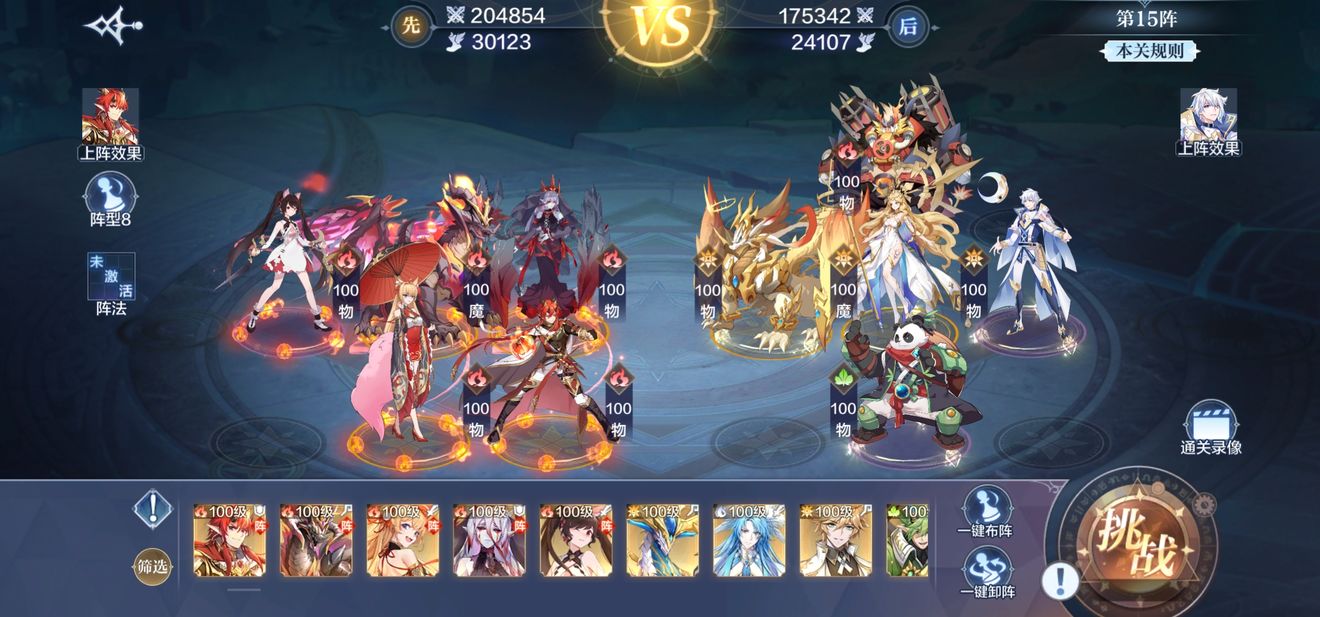Select the red-haired hero card in the roster
This screenshot has height=617, width=1320.
229,540
